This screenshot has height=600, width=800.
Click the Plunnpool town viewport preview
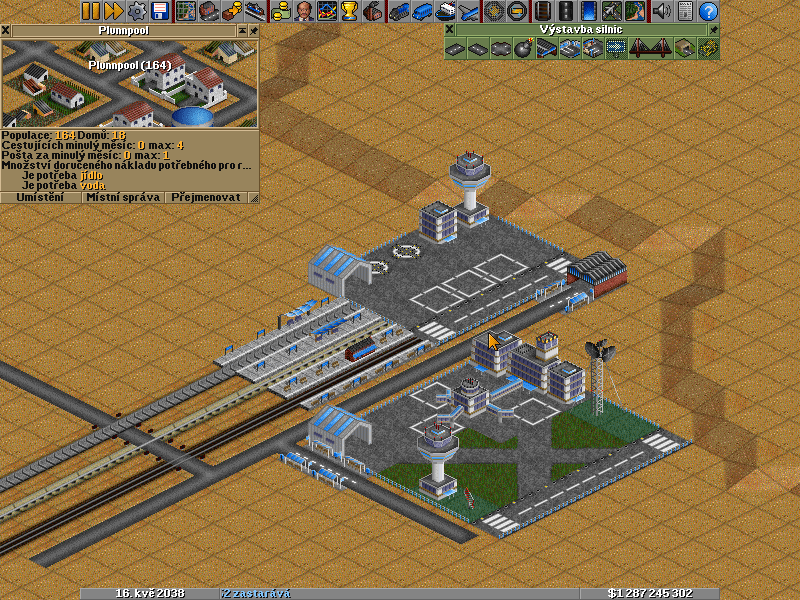click(x=130, y=83)
